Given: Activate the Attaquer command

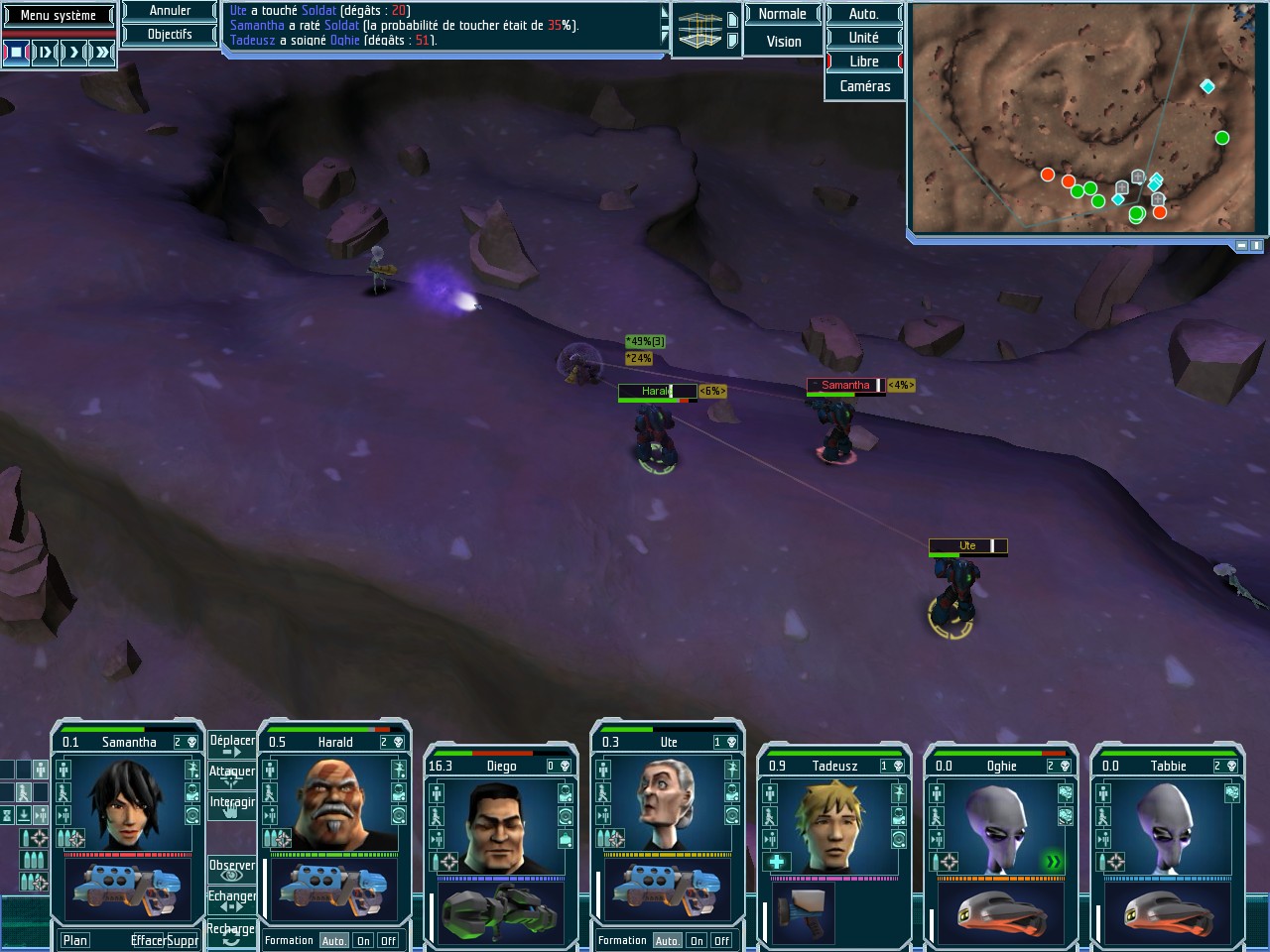Looking at the screenshot, I should coord(232,775).
